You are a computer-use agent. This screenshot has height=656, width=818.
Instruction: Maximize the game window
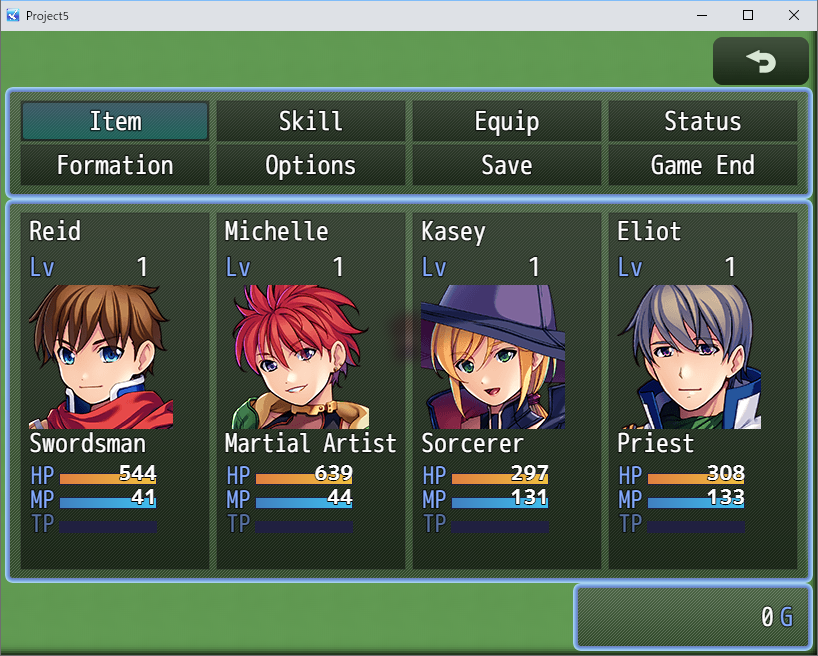(748, 15)
